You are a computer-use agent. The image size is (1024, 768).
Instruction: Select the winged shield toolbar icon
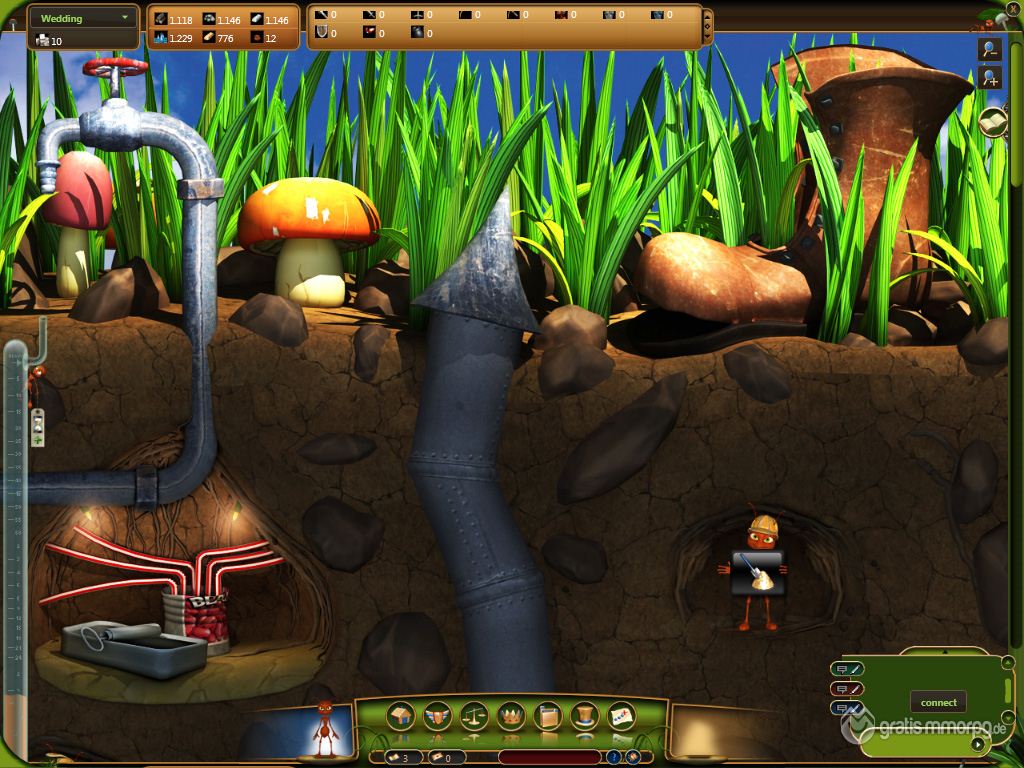(x=438, y=715)
